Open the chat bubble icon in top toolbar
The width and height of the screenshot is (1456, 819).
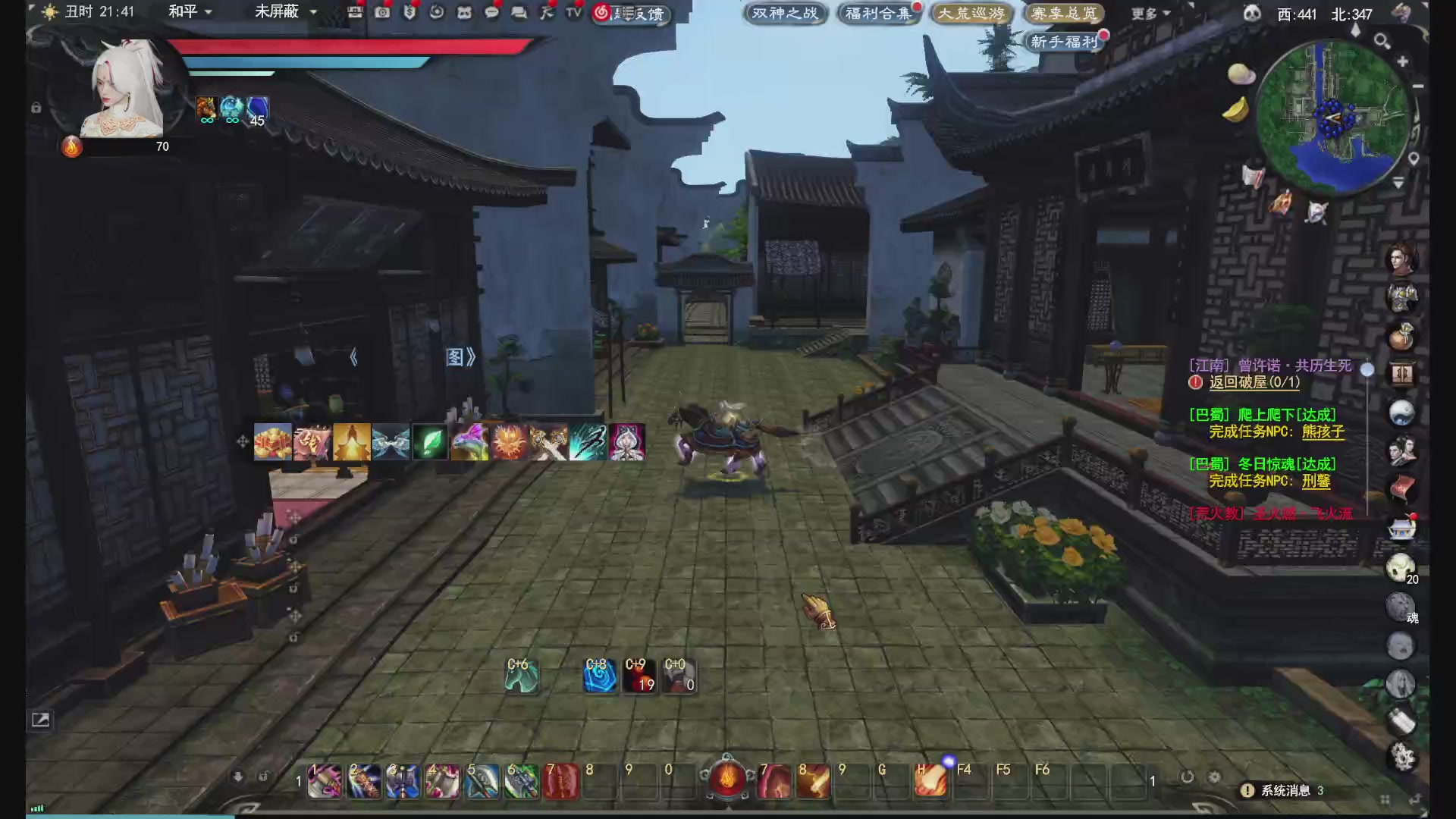491,13
